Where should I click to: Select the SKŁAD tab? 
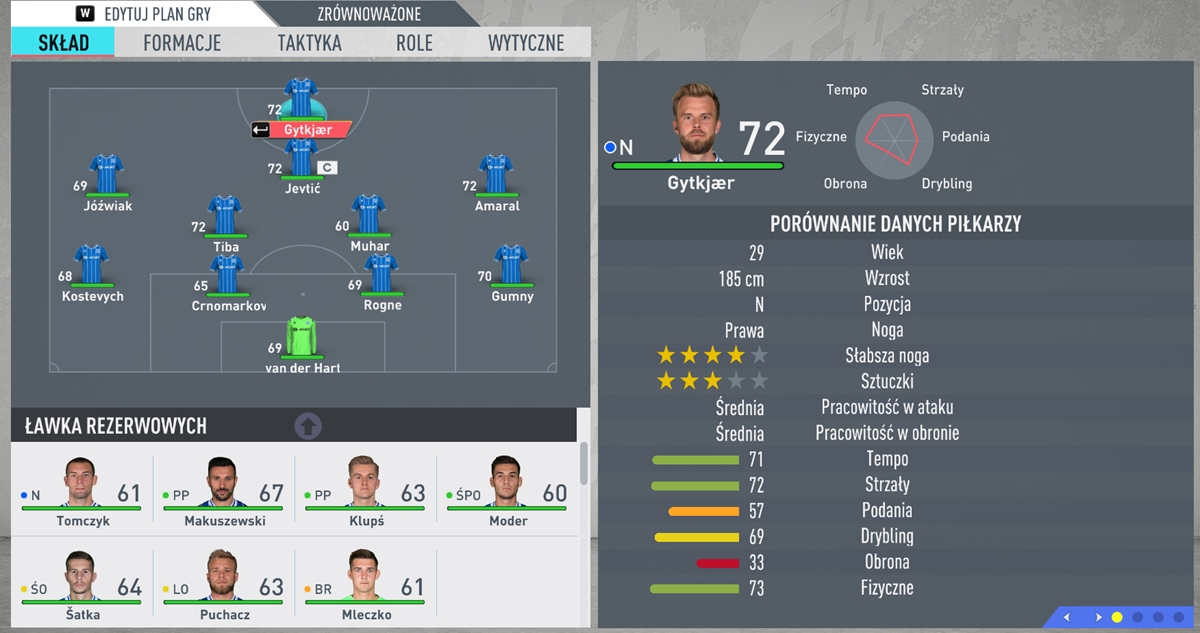pos(63,43)
